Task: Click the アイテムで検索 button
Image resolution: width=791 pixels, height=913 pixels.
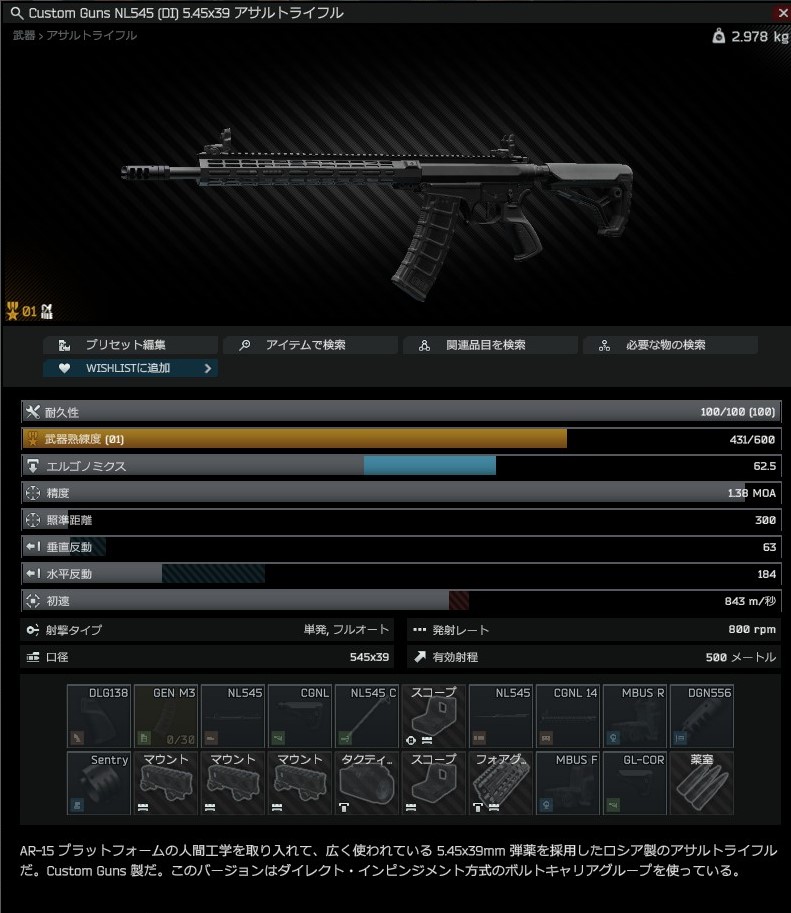Action: [310, 345]
